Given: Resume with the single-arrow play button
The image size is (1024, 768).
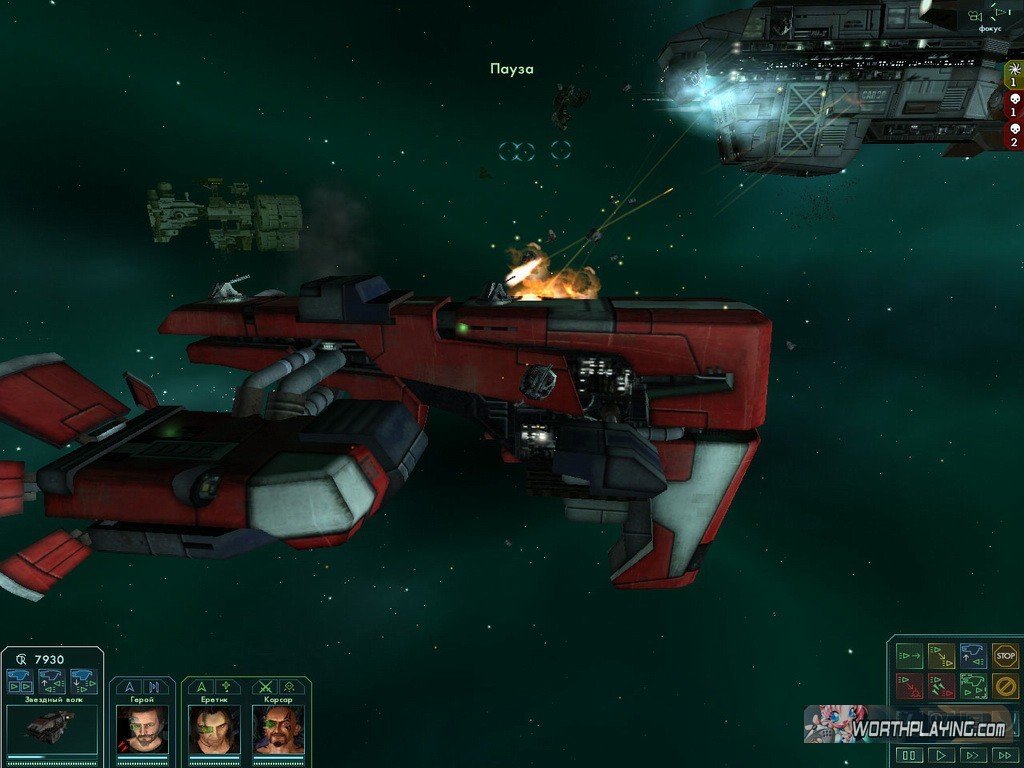Looking at the screenshot, I should [941, 755].
